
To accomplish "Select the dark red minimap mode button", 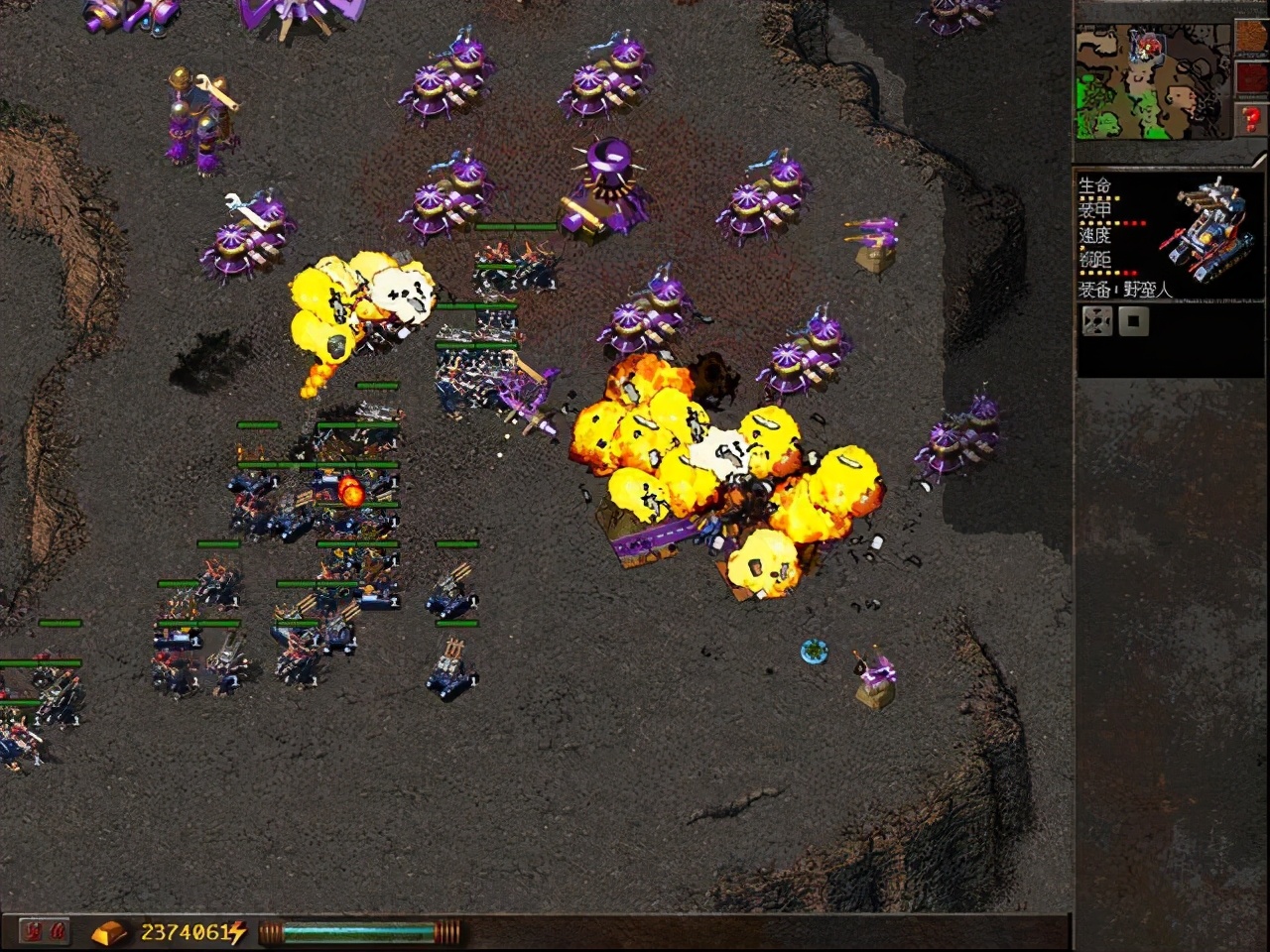I will coord(1251,80).
